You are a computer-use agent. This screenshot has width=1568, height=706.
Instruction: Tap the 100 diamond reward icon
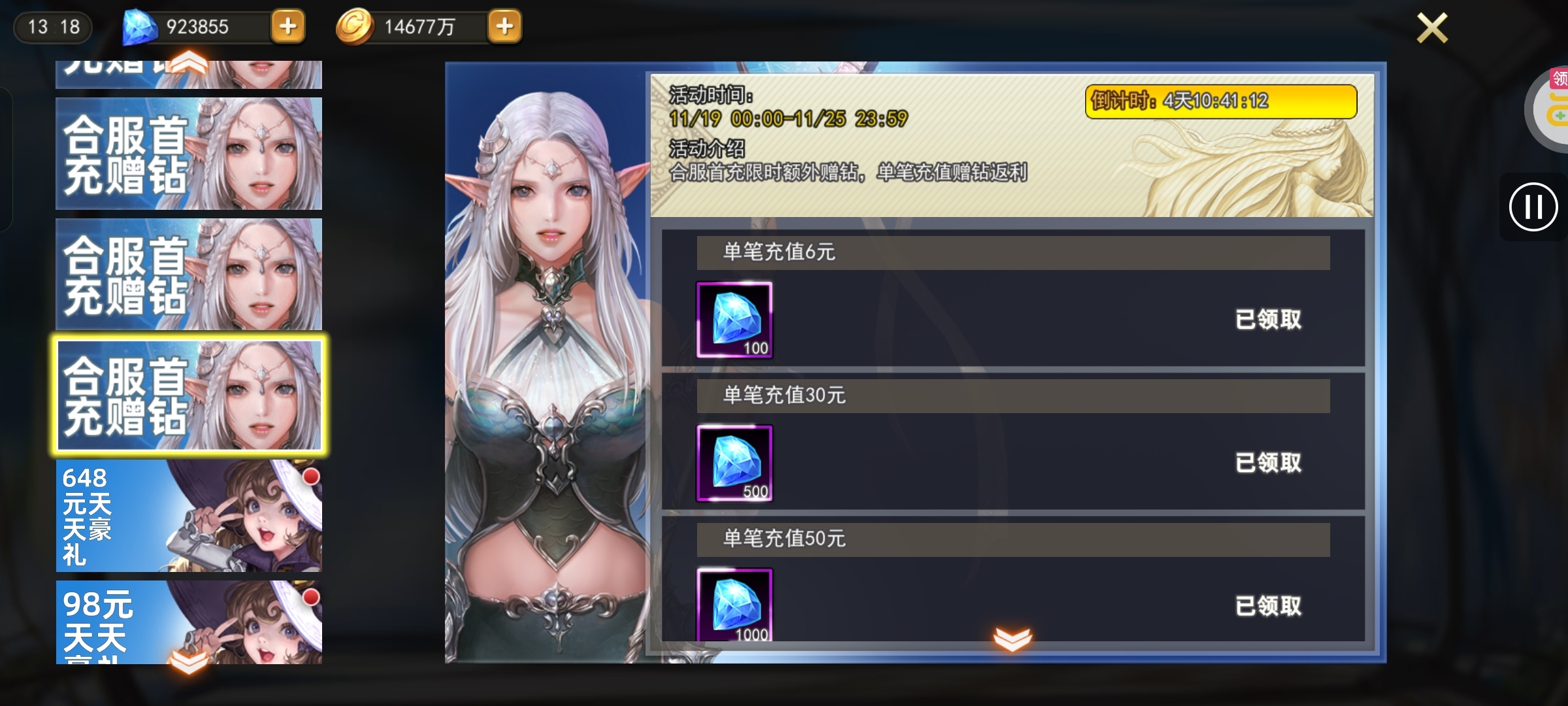pyautogui.click(x=735, y=319)
